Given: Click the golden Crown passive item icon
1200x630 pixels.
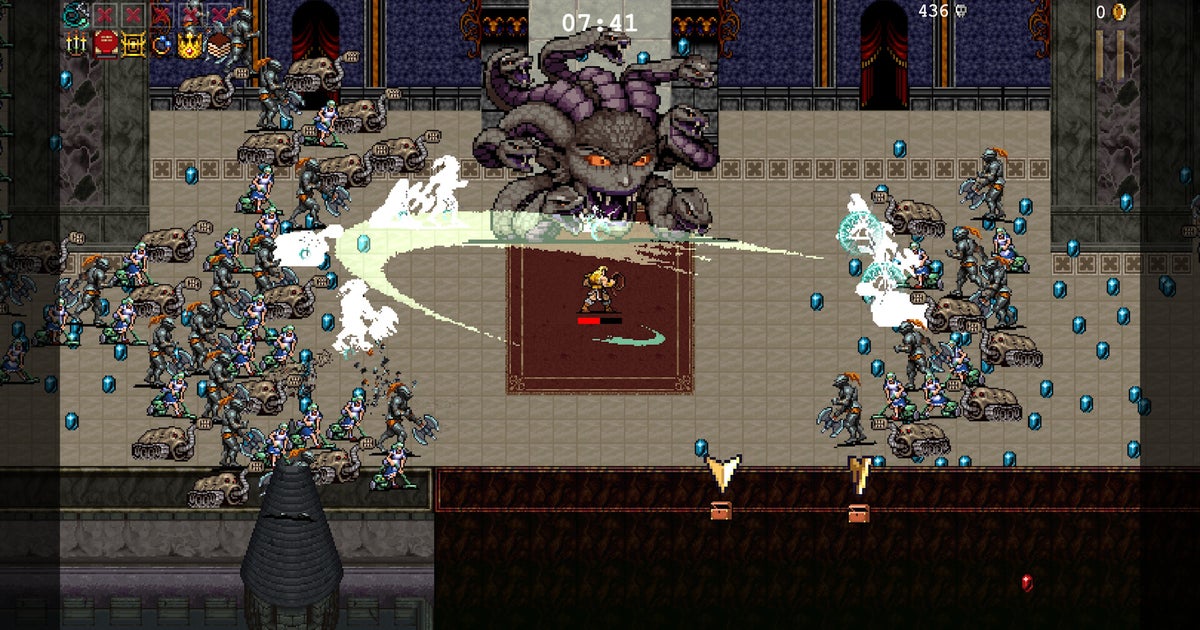Looking at the screenshot, I should click(190, 43).
